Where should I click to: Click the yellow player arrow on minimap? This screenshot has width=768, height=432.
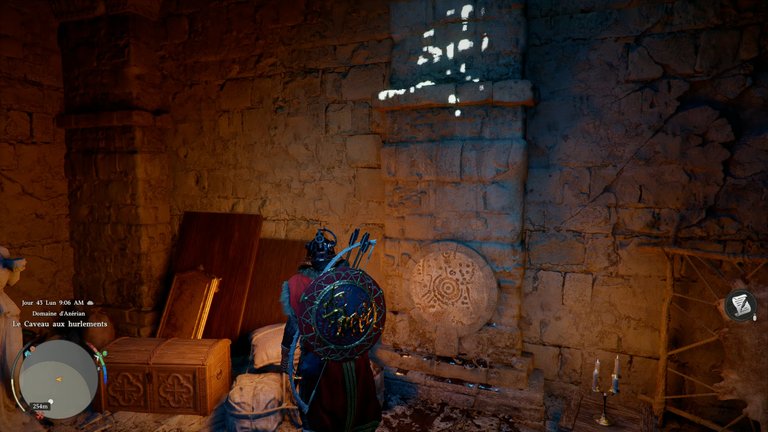click(x=59, y=380)
